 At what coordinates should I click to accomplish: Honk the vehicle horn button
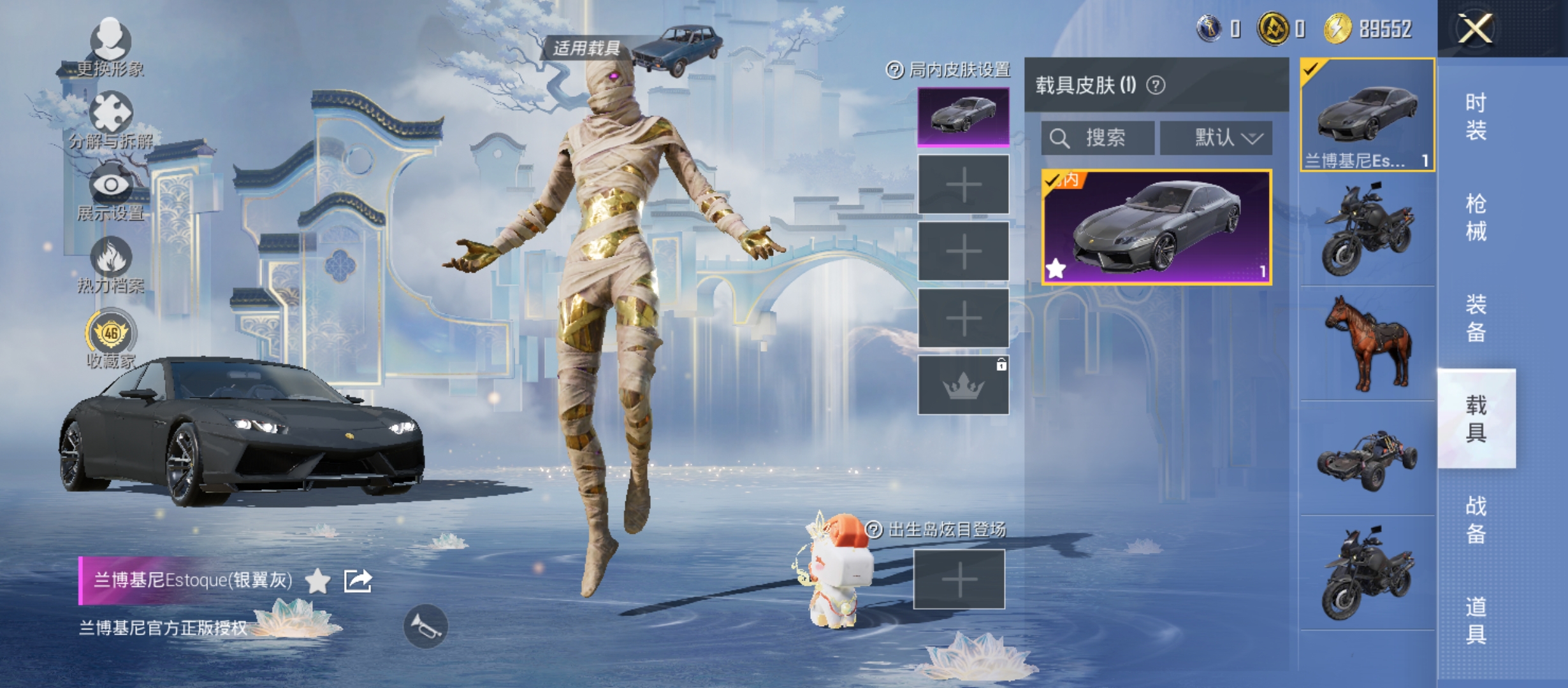pyautogui.click(x=426, y=626)
